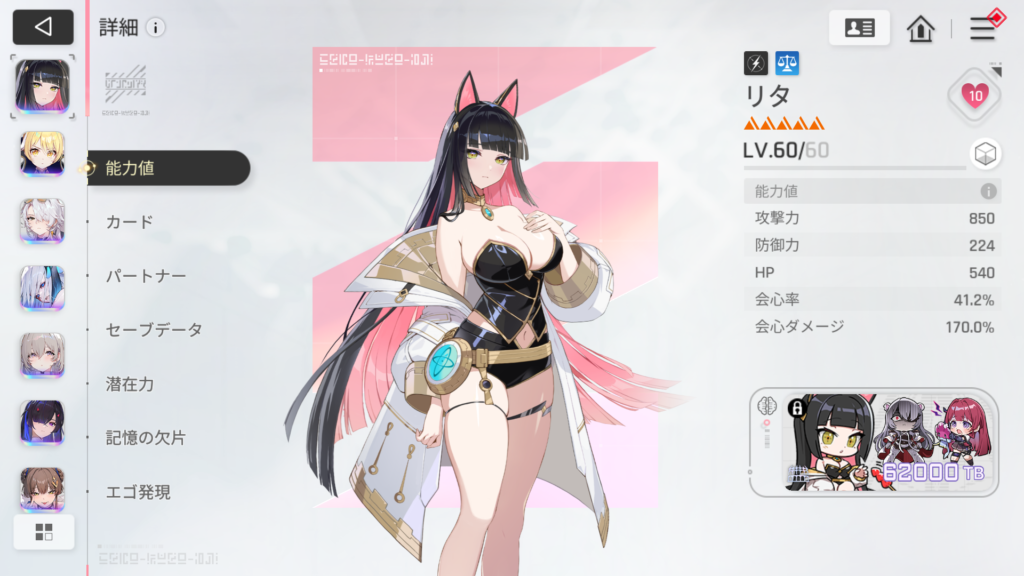This screenshot has width=1024, height=576.
Task: Open the 記憶の欠片 tab
Action: click(146, 438)
